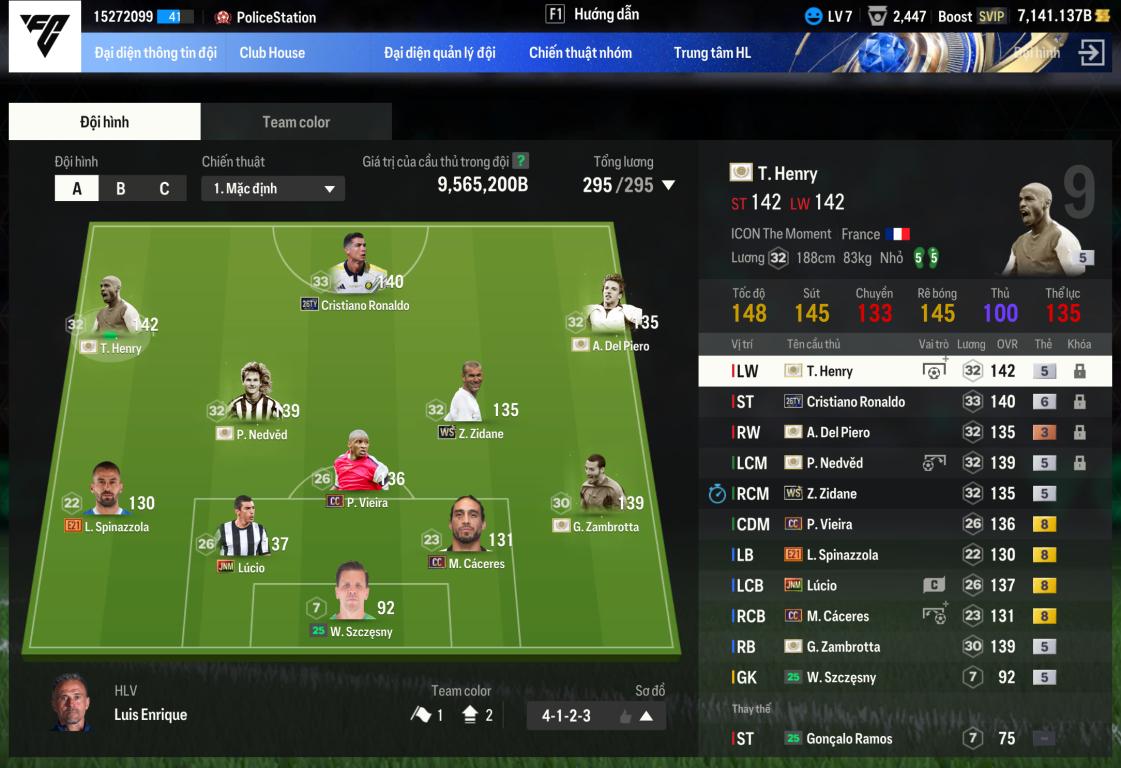Open the 4-1-2-3 formation selector
The width and height of the screenshot is (1121, 768).
pos(596,716)
